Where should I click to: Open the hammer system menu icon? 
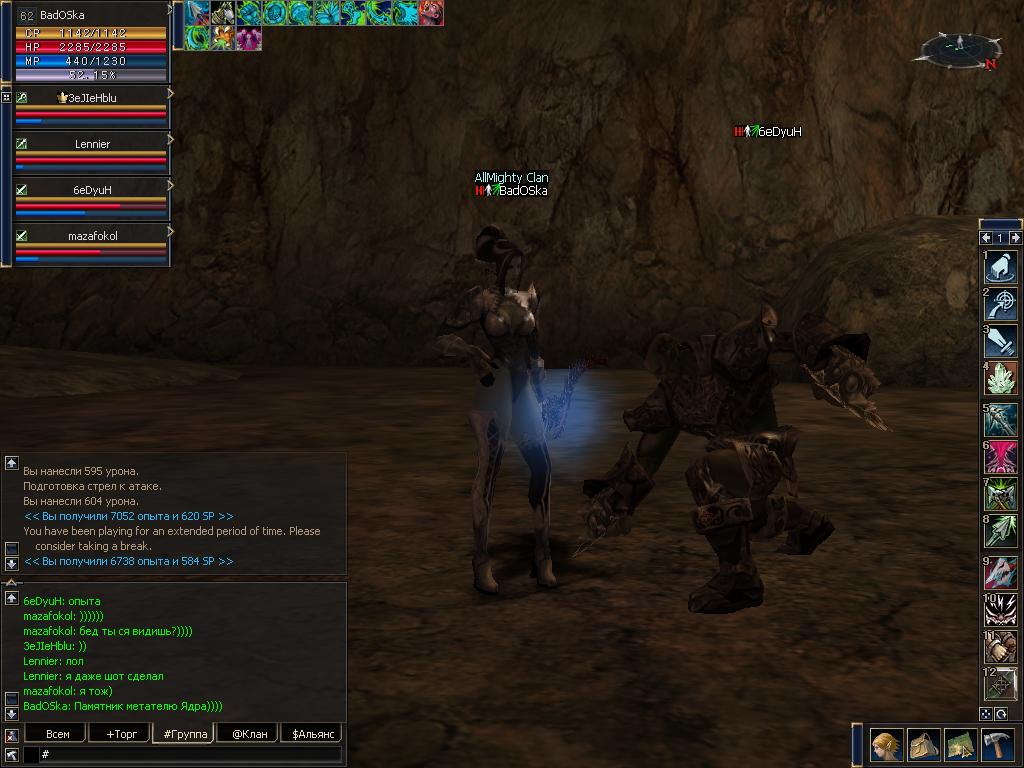[998, 746]
